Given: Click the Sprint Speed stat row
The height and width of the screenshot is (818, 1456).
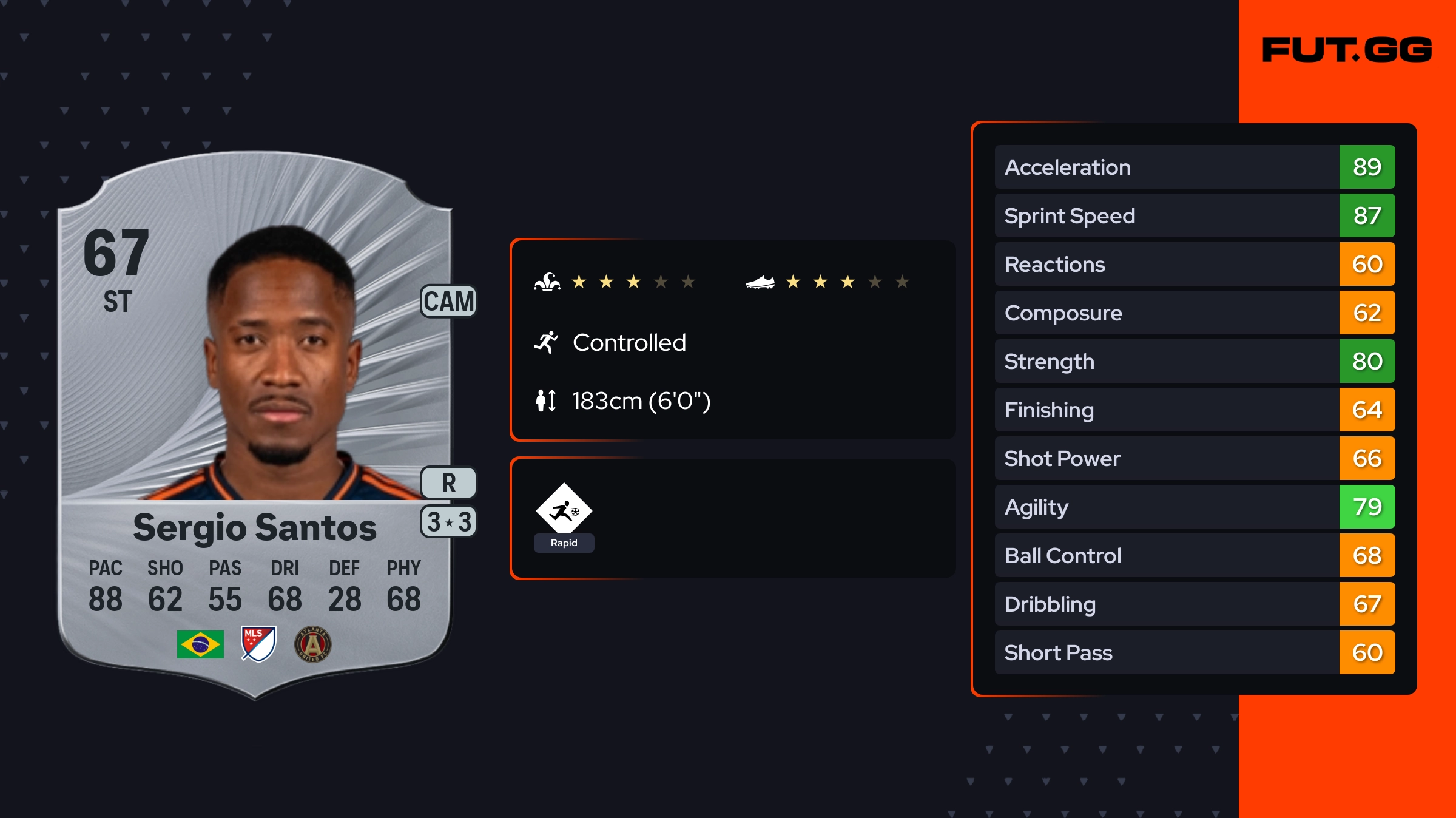Looking at the screenshot, I should [1194, 215].
